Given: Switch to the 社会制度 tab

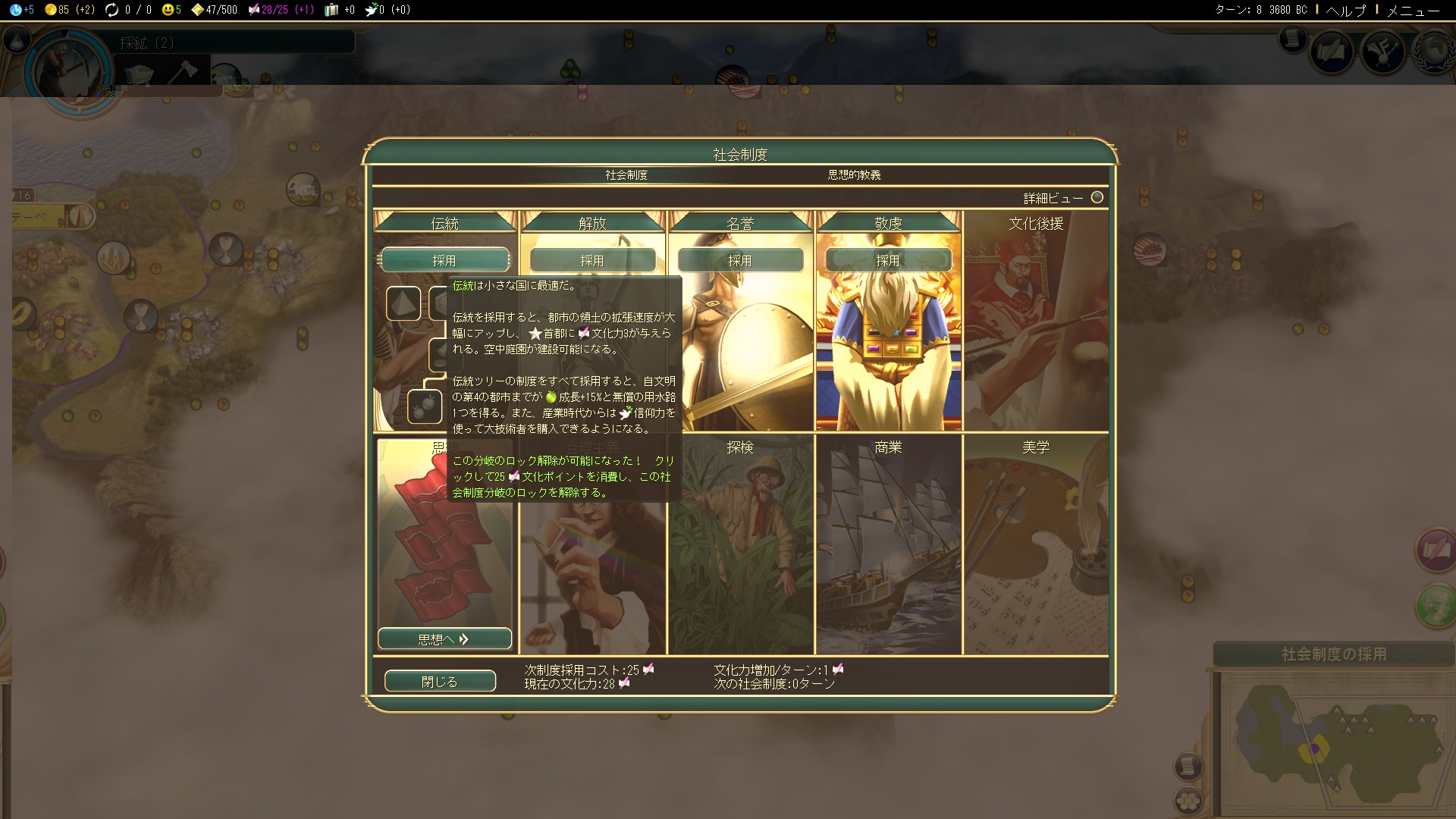Looking at the screenshot, I should [x=626, y=175].
